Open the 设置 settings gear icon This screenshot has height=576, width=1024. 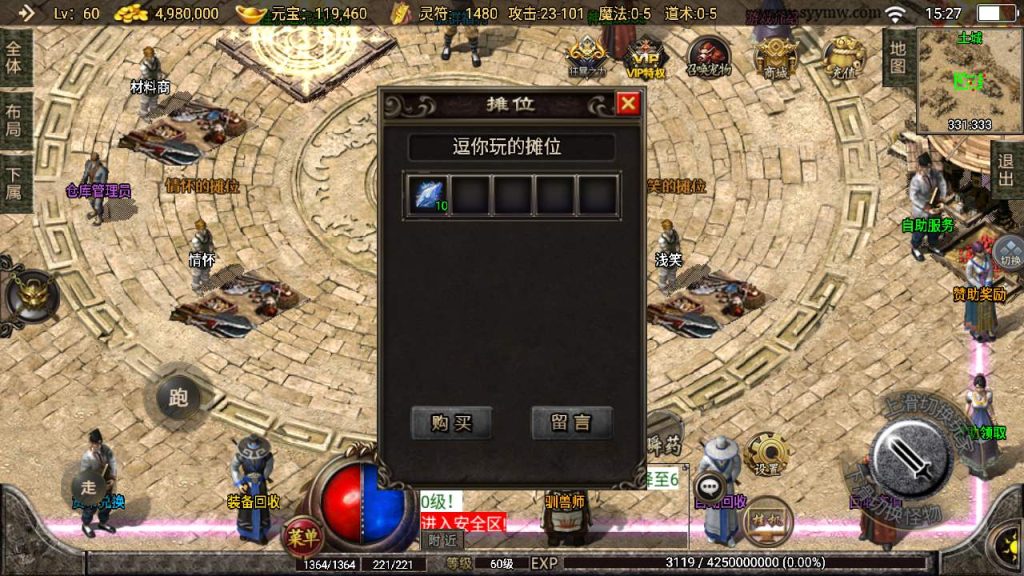click(767, 455)
